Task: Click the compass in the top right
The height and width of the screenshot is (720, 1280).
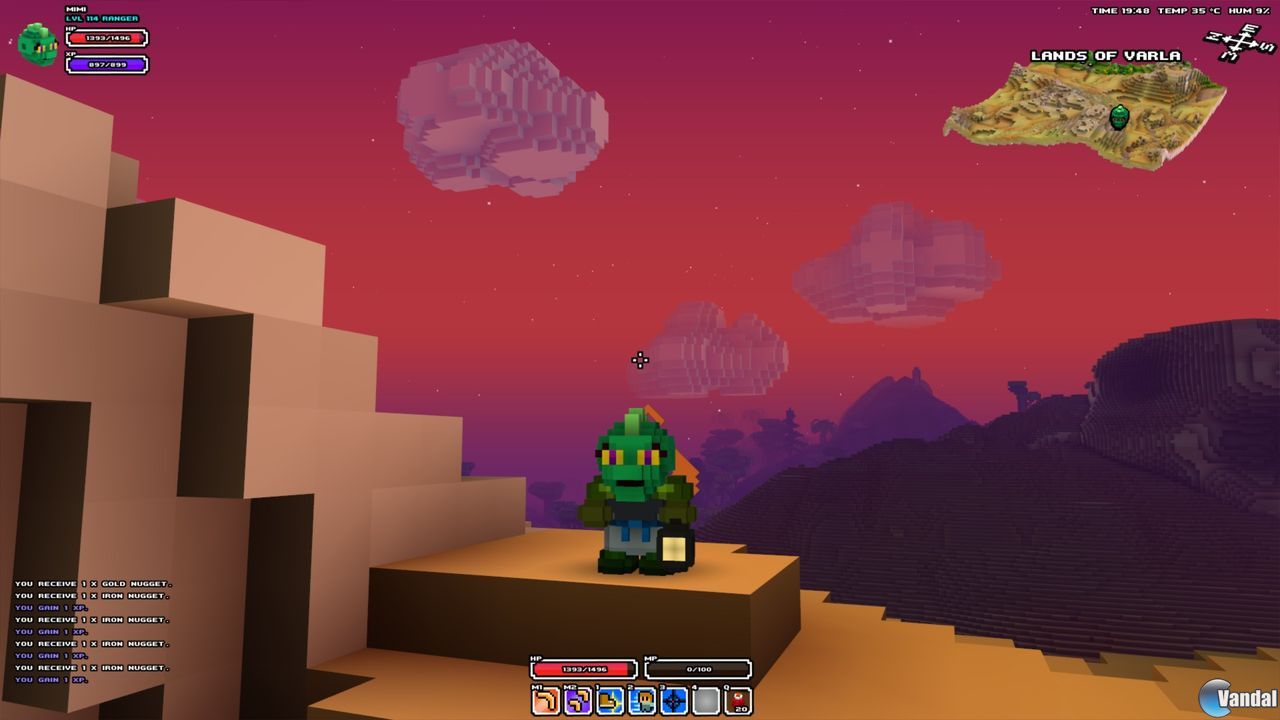Action: [x=1234, y=42]
